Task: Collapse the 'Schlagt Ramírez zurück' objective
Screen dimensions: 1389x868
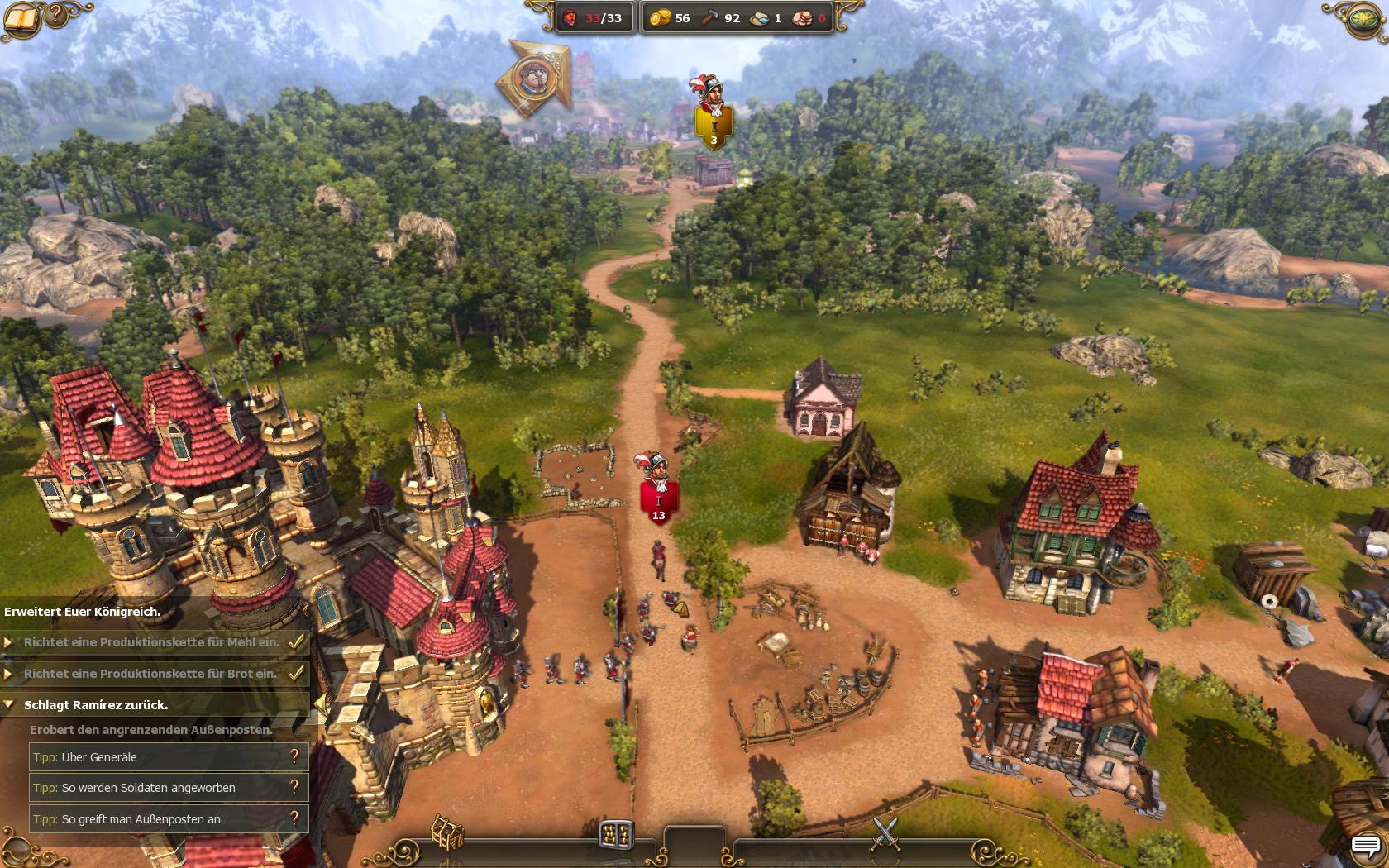Action: pyautogui.click(x=8, y=705)
